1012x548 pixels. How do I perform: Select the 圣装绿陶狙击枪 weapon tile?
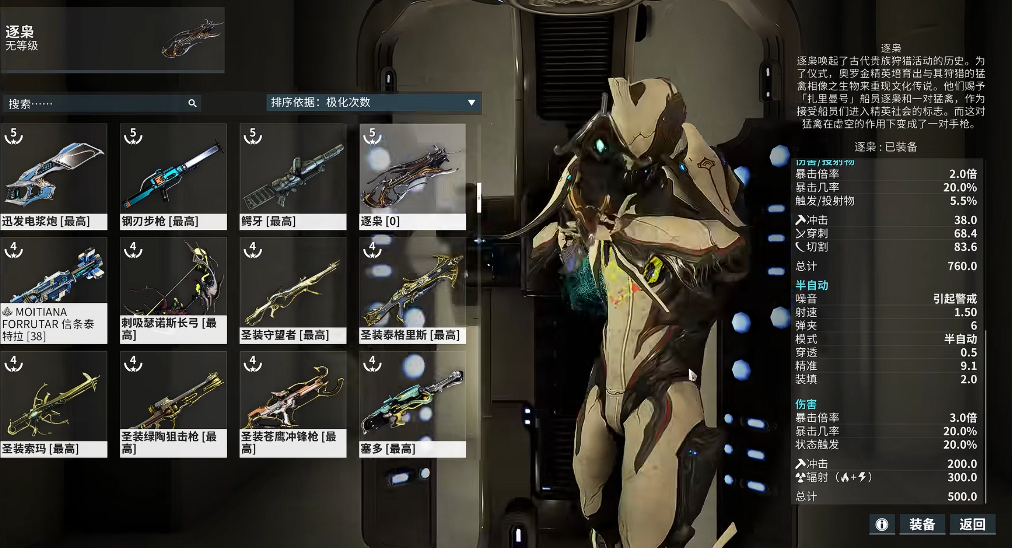click(x=173, y=404)
